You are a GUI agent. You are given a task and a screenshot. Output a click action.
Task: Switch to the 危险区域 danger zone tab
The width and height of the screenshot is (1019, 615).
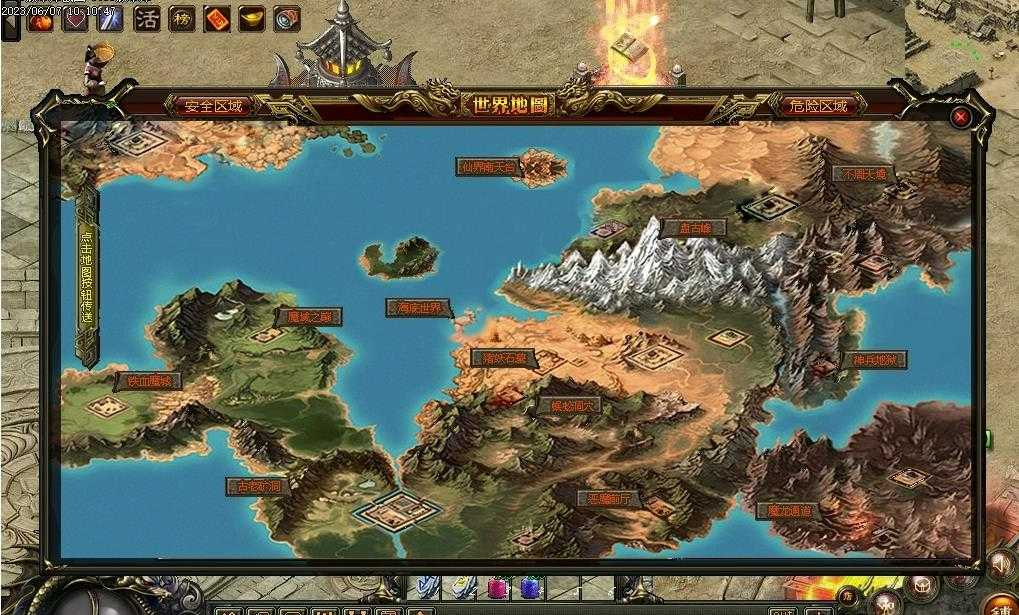818,106
